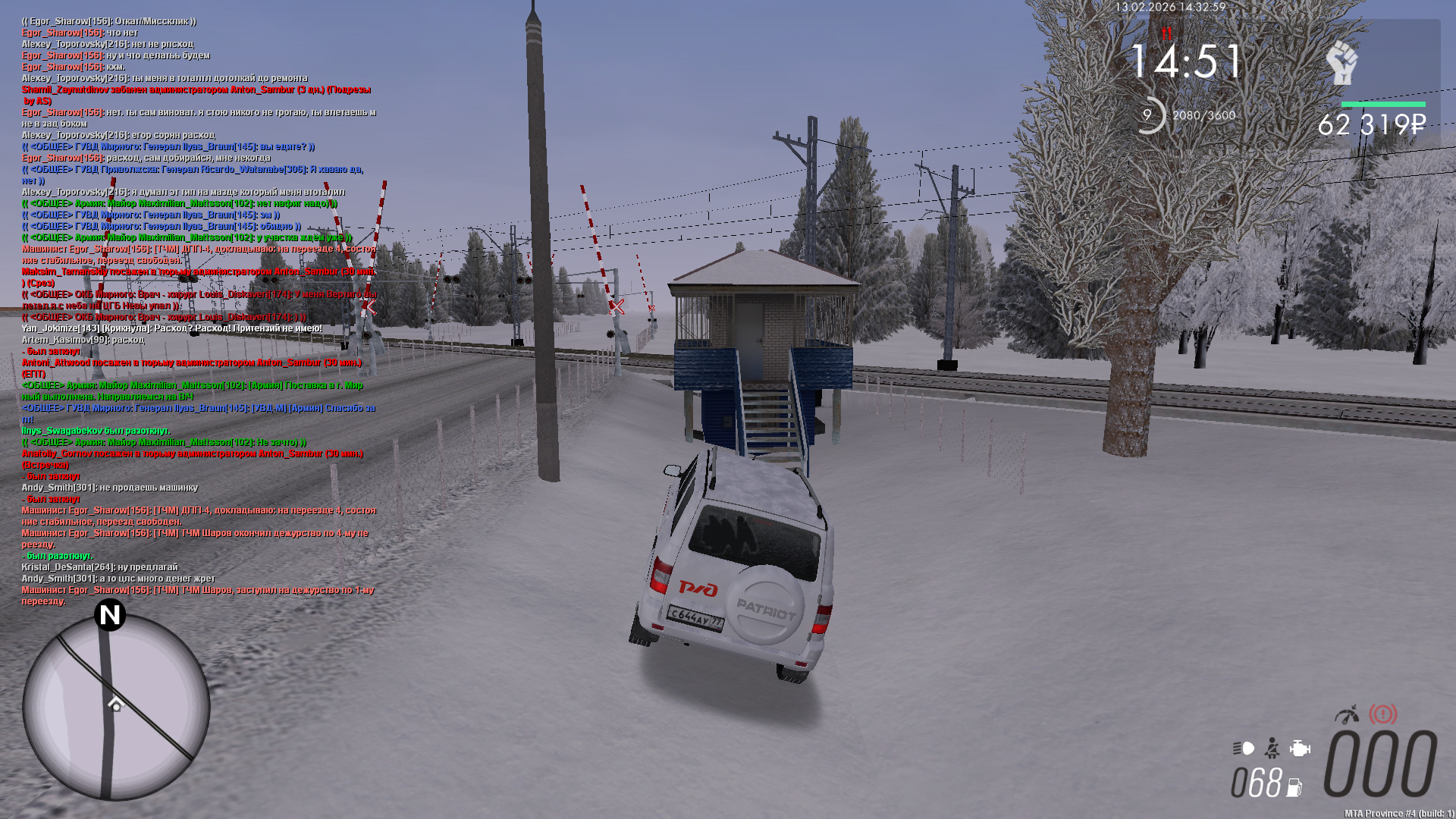Click the seatbelt indicator icon

pyautogui.click(x=1272, y=748)
